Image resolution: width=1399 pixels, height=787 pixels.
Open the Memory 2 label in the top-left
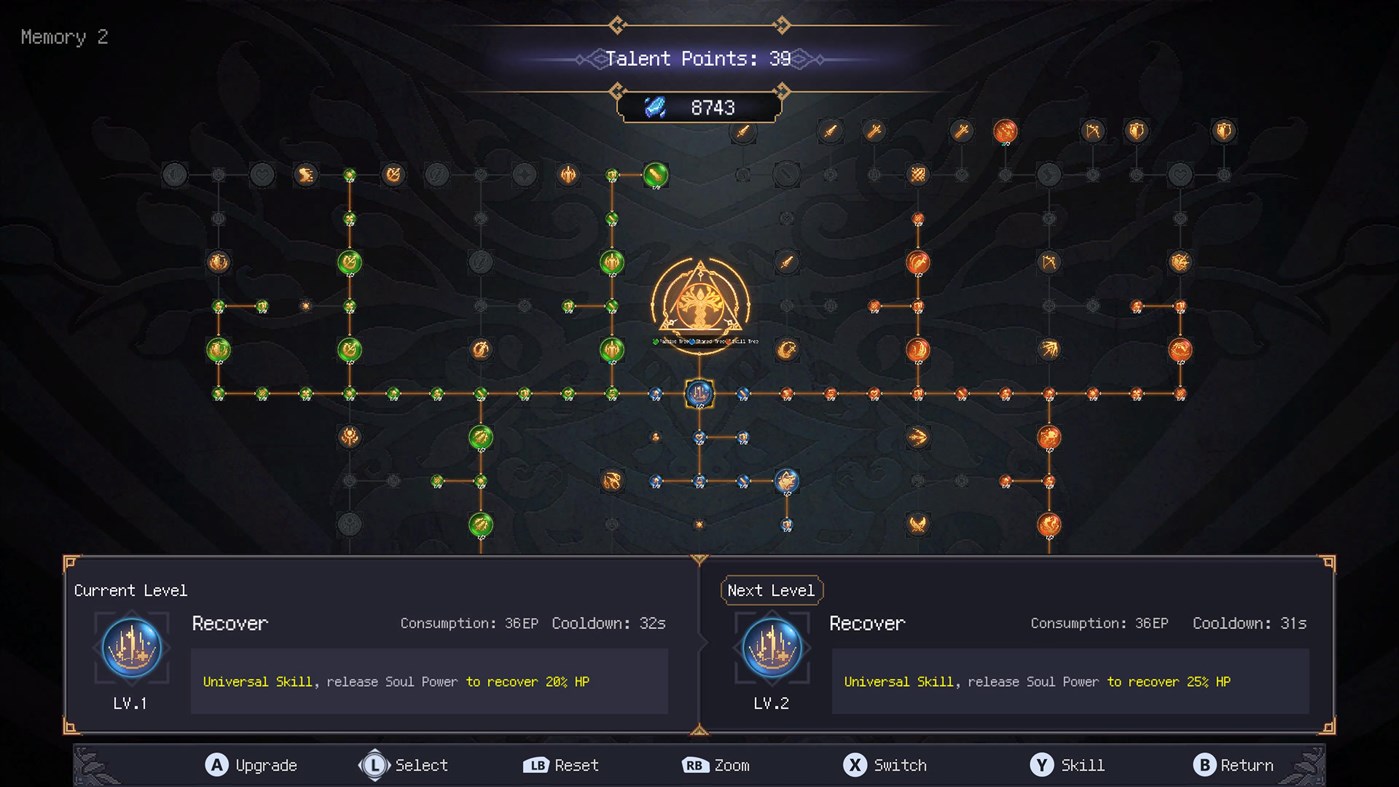click(63, 37)
